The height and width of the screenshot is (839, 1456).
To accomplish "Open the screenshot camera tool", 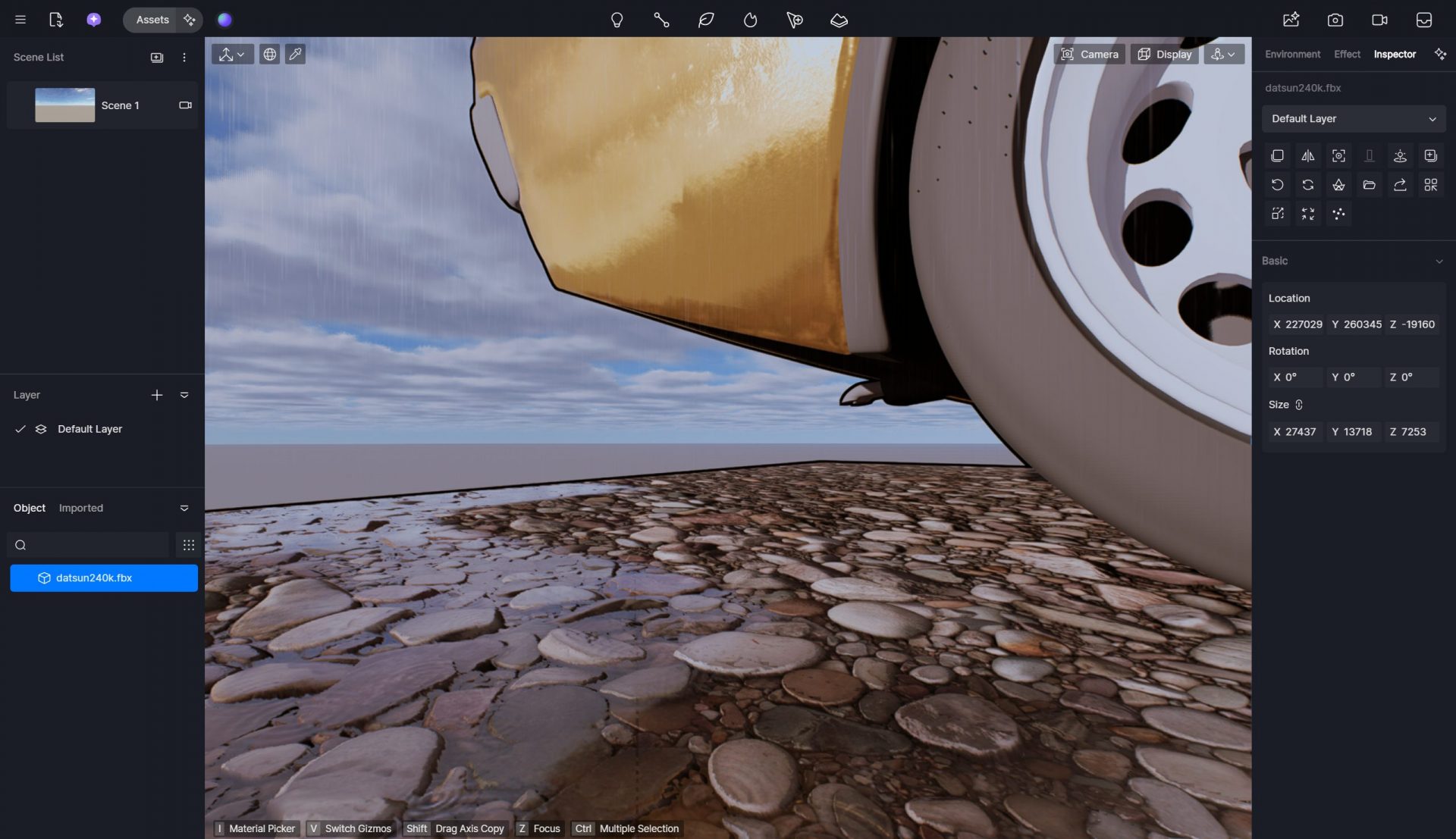I will pos(1335,20).
